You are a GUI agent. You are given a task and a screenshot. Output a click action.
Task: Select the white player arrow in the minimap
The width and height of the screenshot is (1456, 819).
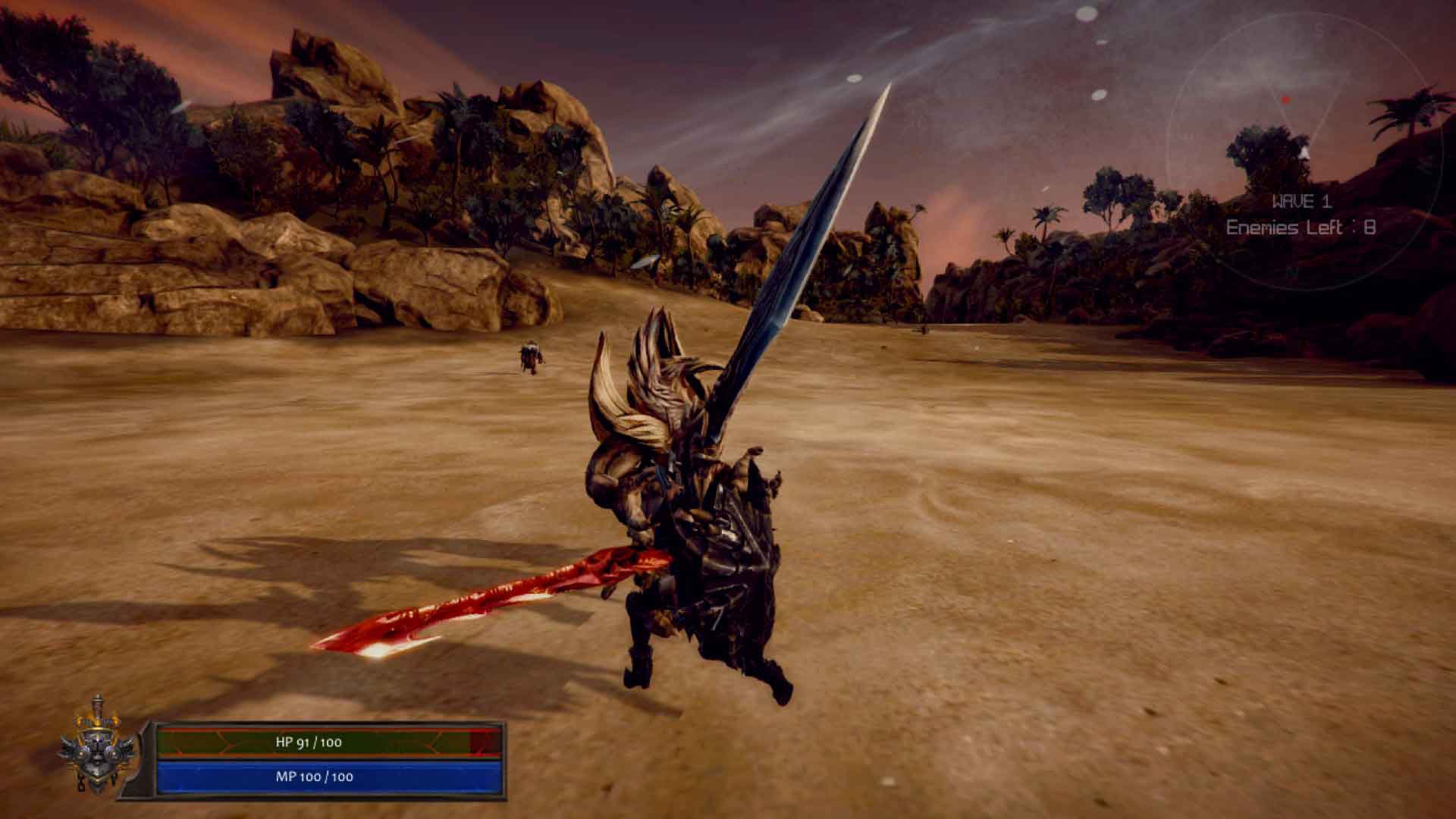[x=1305, y=152]
